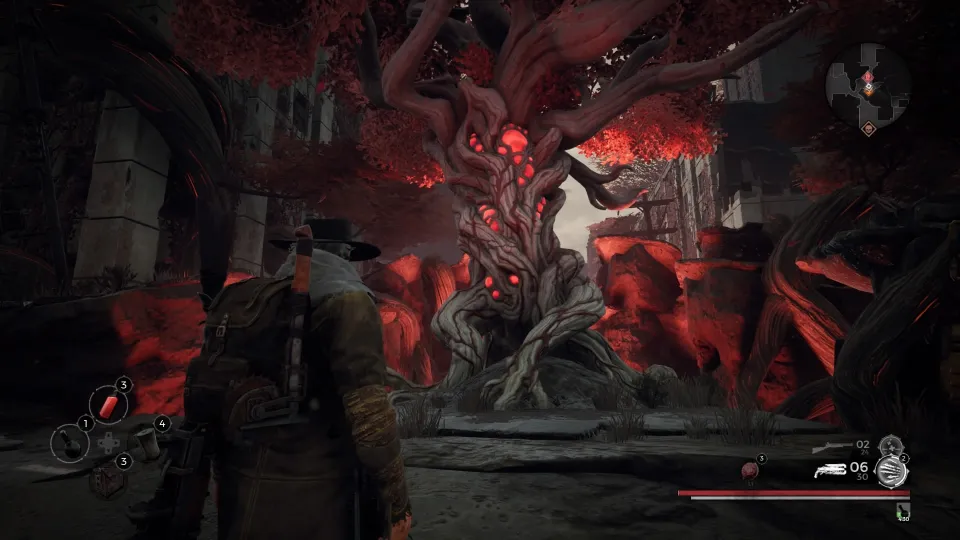Open the circular minimap
This screenshot has width=960, height=540.
pyautogui.click(x=867, y=84)
